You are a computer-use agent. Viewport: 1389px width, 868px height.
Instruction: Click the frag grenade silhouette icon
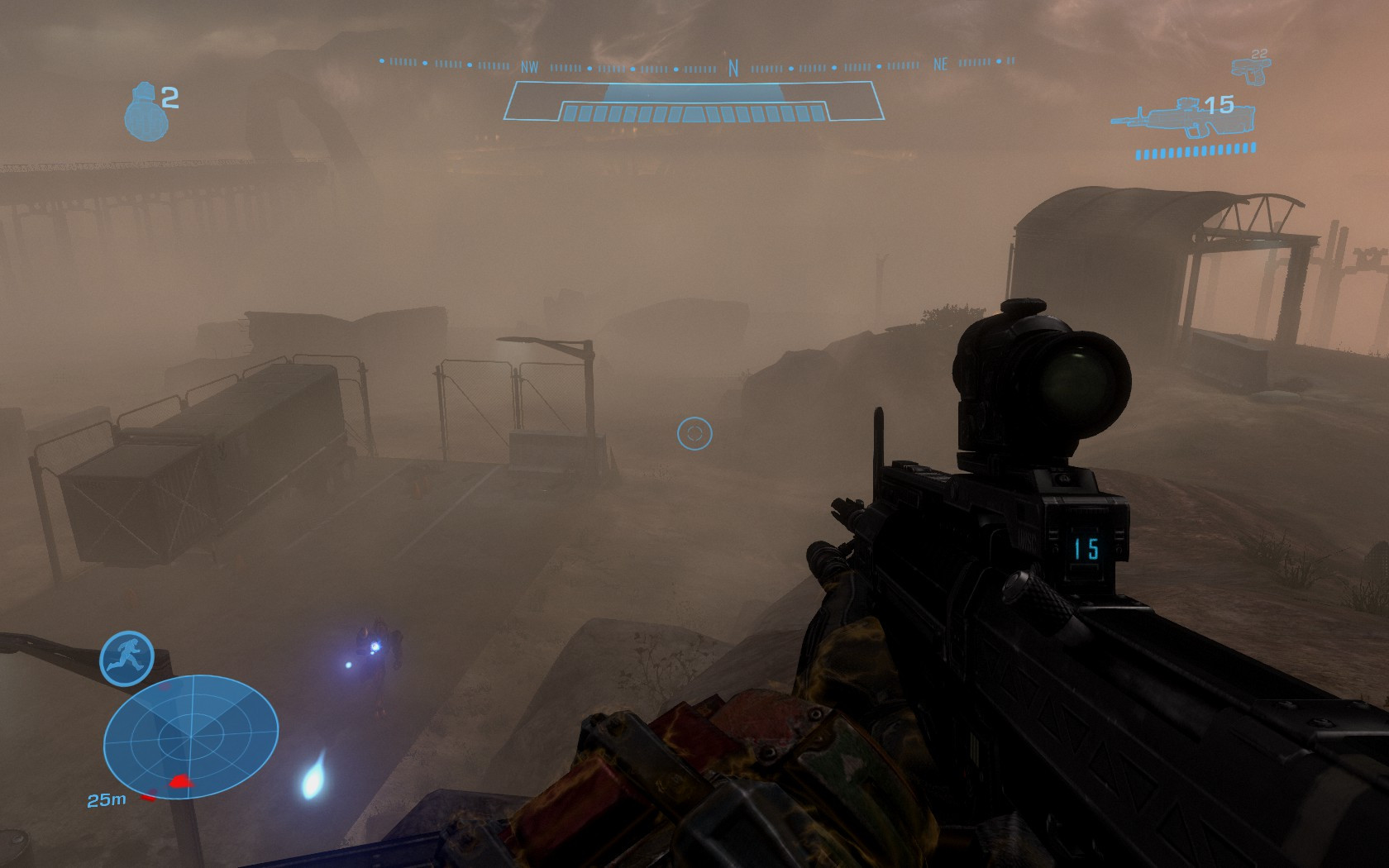click(x=145, y=107)
